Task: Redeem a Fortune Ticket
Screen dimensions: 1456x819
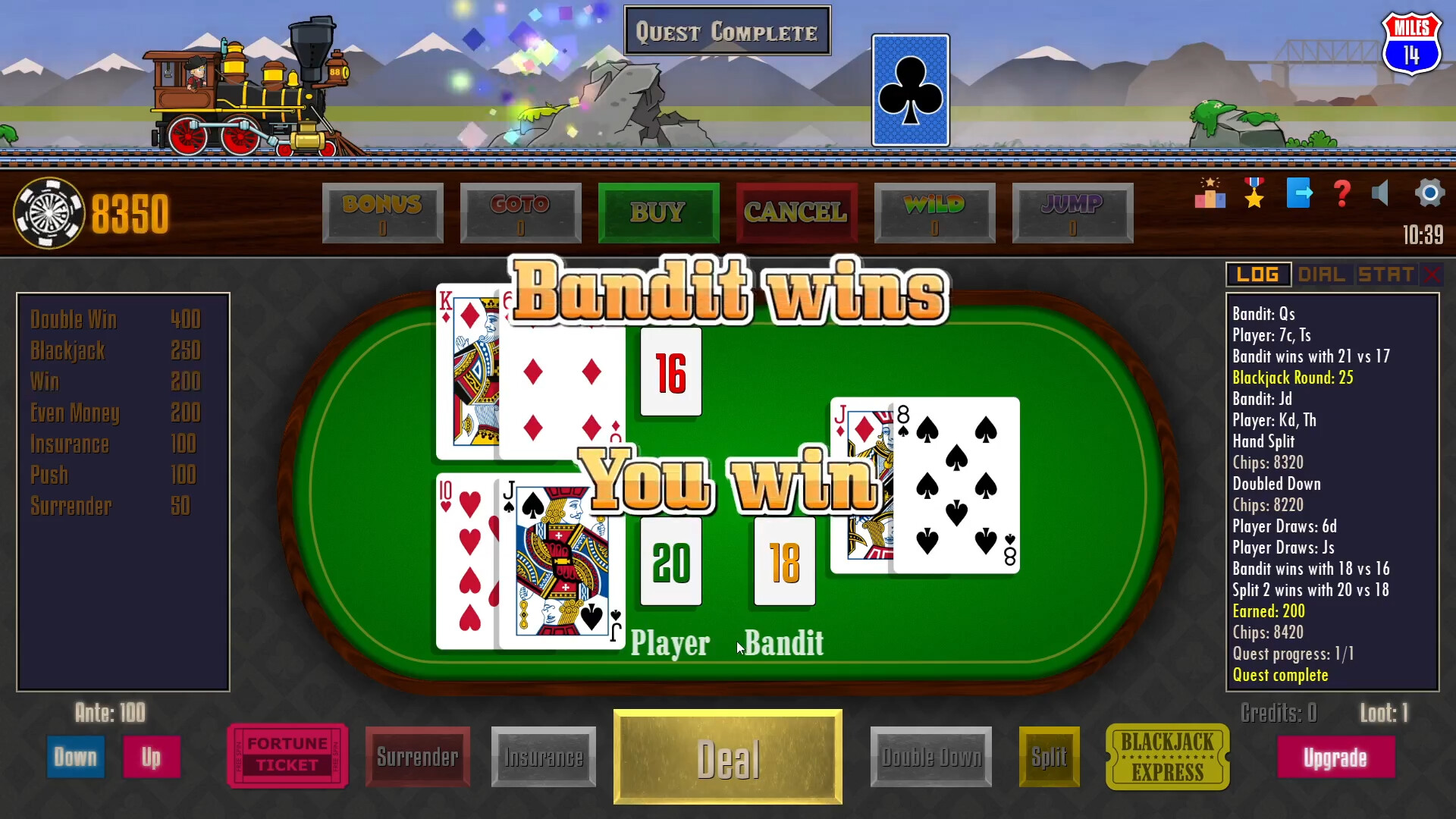Action: [x=287, y=756]
